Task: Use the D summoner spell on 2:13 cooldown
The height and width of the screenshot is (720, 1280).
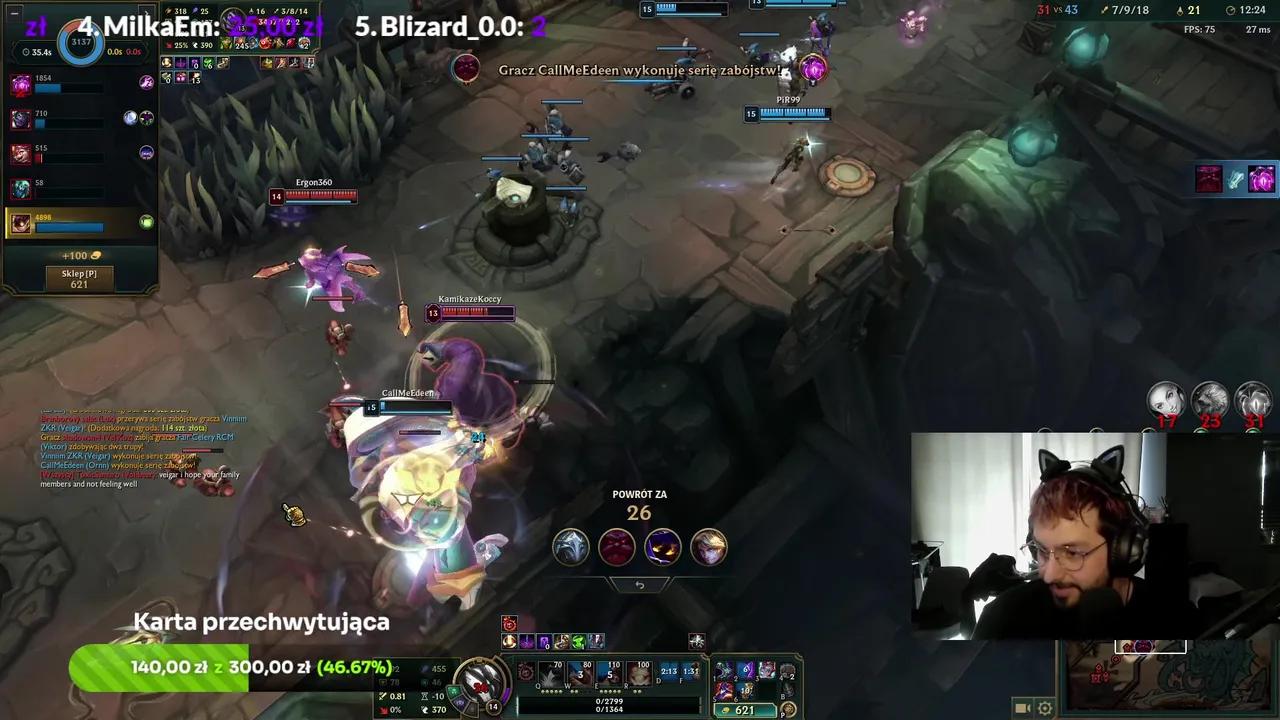Action: tap(669, 670)
